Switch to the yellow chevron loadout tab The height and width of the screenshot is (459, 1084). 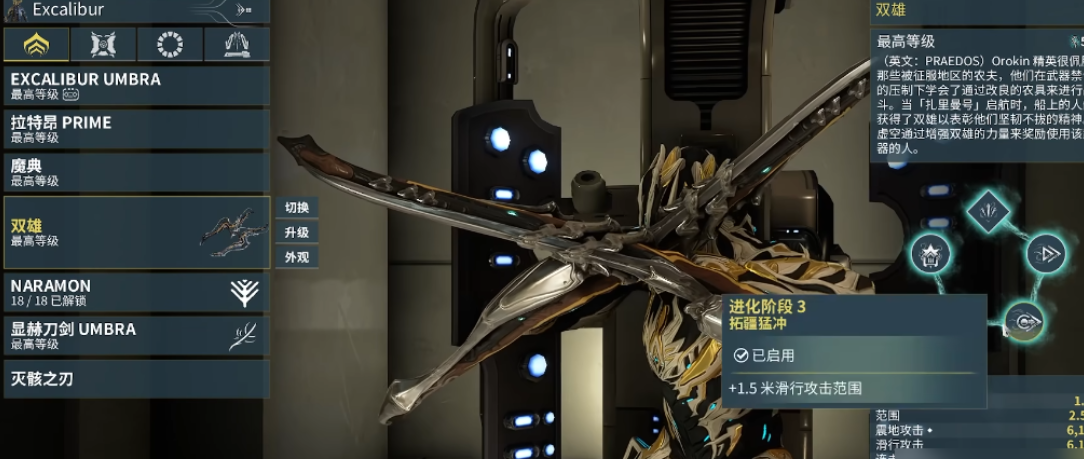(36, 45)
